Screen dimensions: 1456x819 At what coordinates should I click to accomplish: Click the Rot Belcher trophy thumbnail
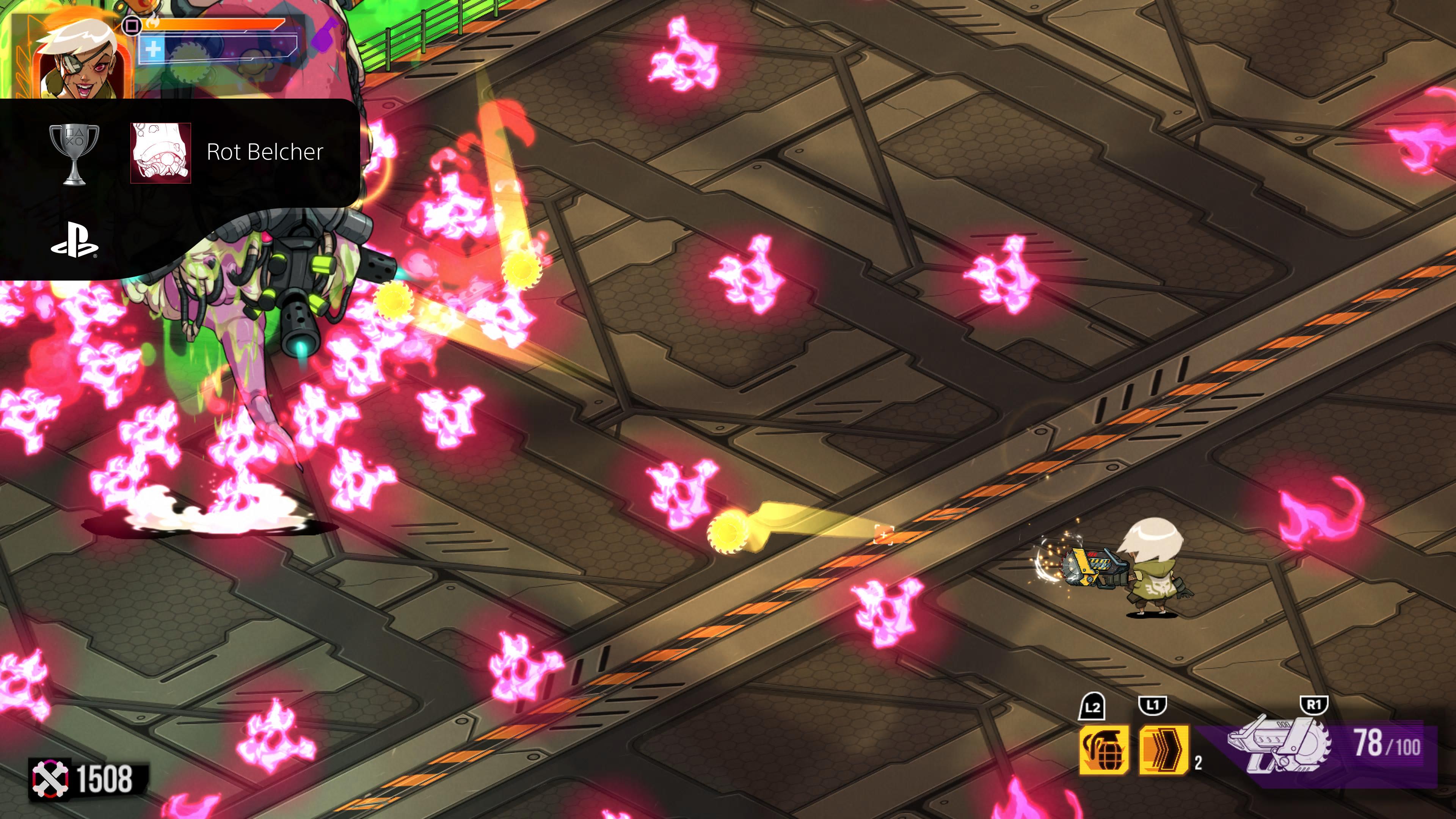(x=160, y=152)
